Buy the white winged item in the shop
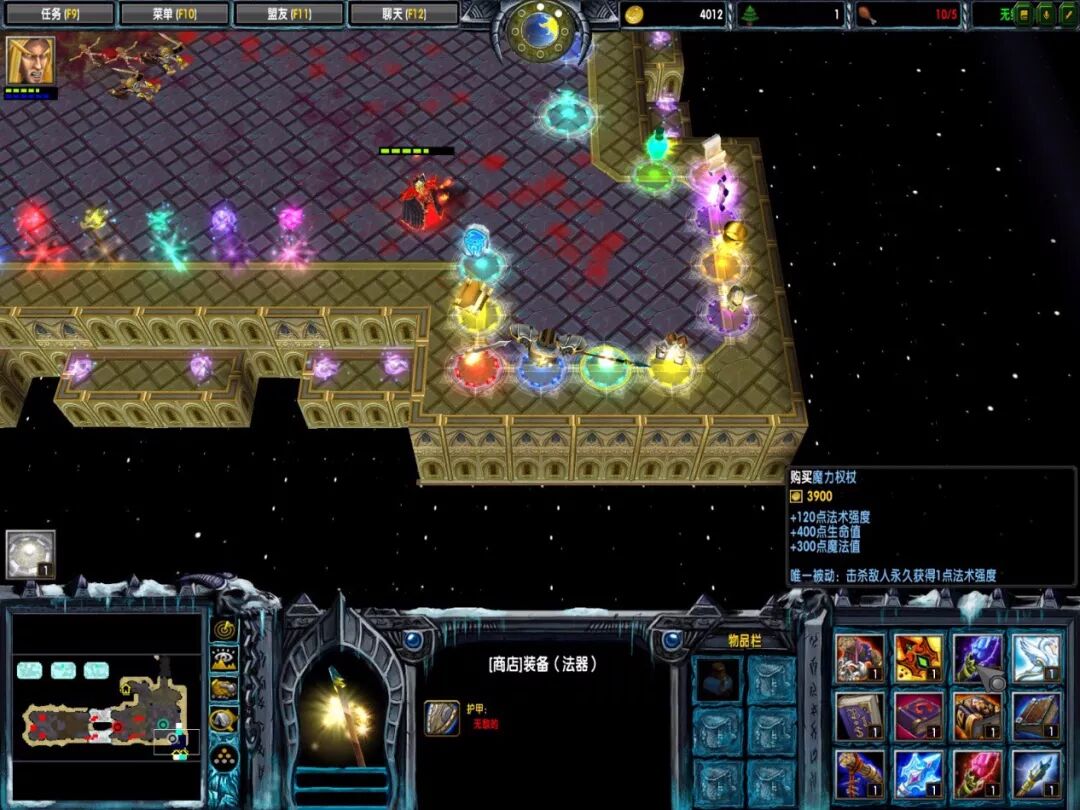The image size is (1080, 810). (1036, 659)
